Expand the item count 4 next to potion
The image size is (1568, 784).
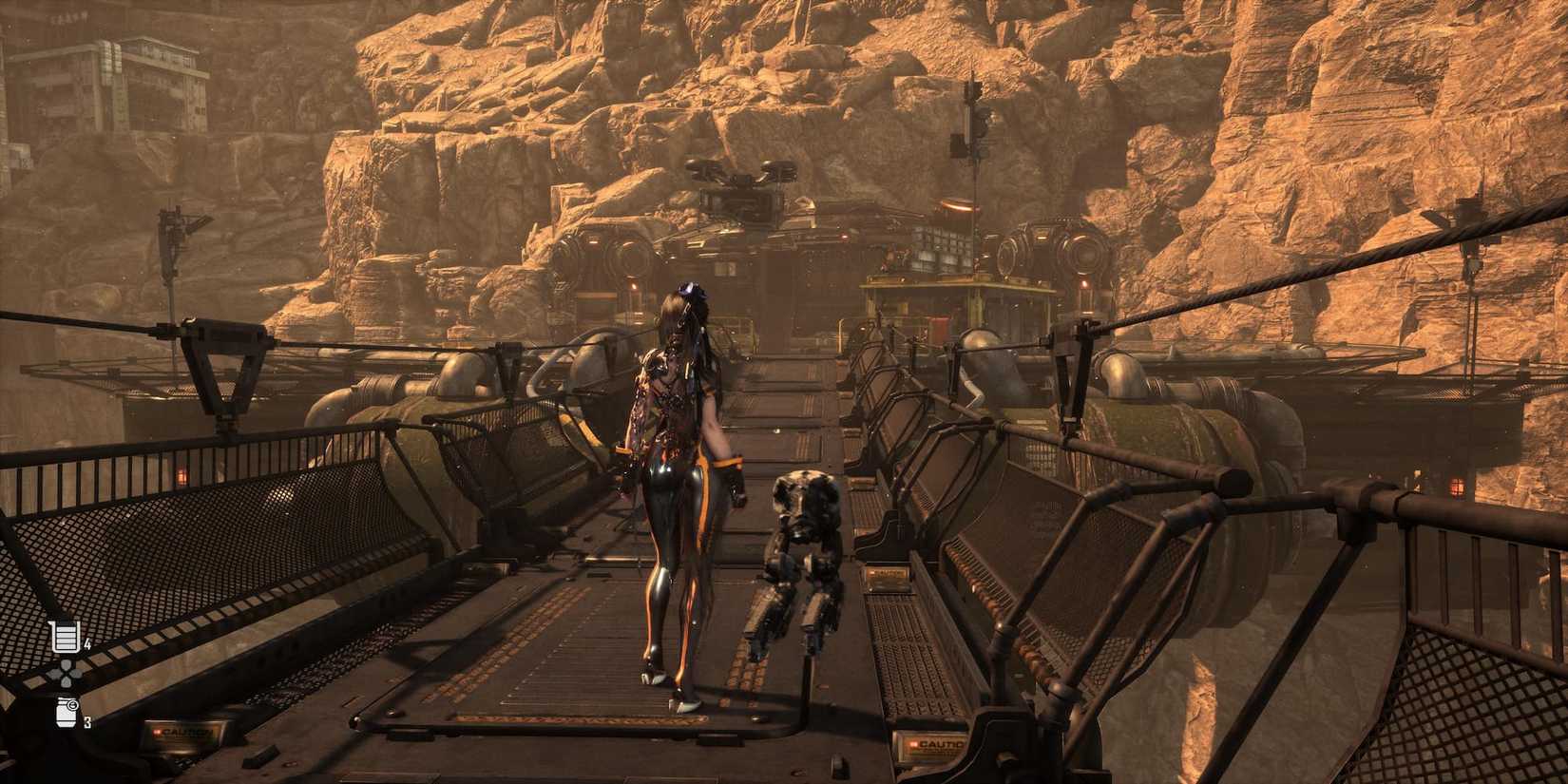click(x=88, y=642)
